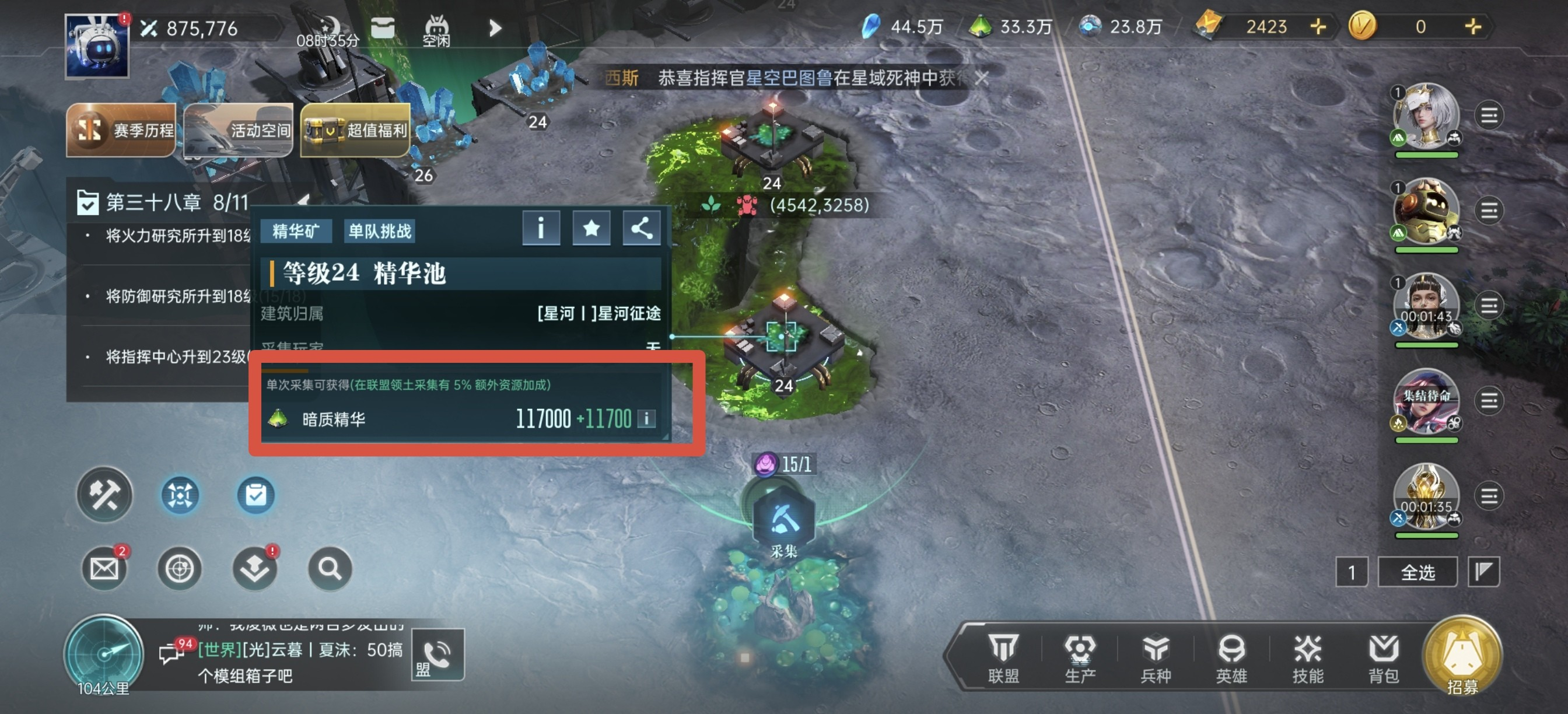Open the 生产 production menu
The height and width of the screenshot is (714, 1568).
(1080, 657)
